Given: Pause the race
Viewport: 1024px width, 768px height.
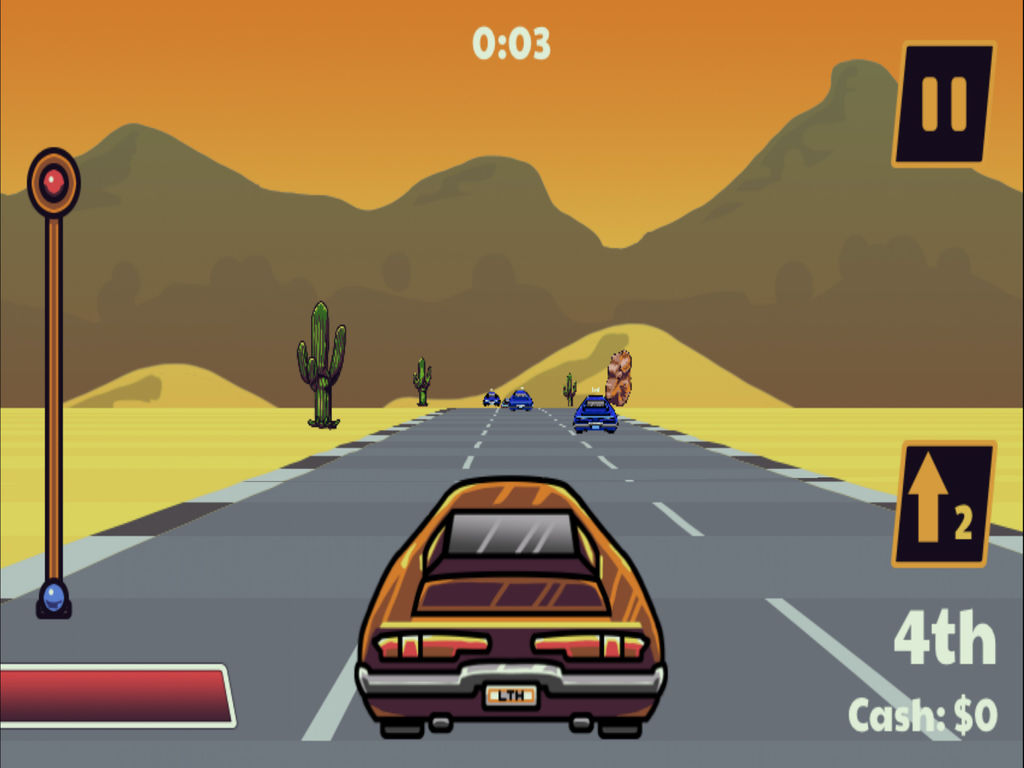Looking at the screenshot, I should [x=943, y=103].
